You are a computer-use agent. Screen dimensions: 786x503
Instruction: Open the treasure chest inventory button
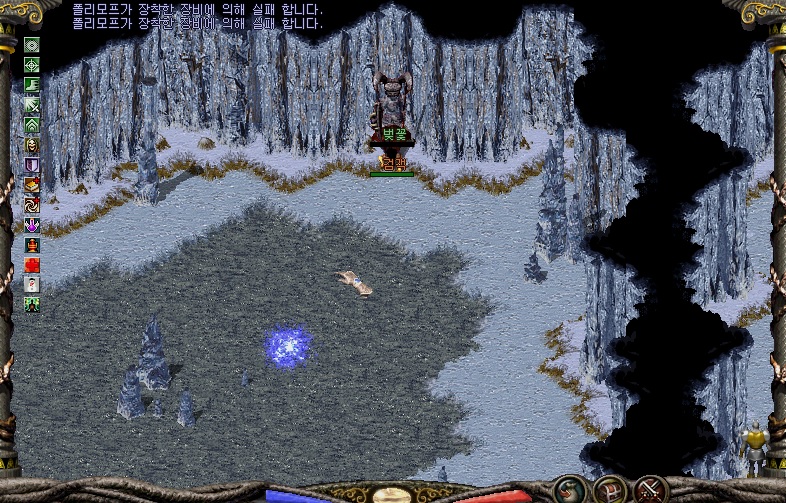click(x=611, y=489)
